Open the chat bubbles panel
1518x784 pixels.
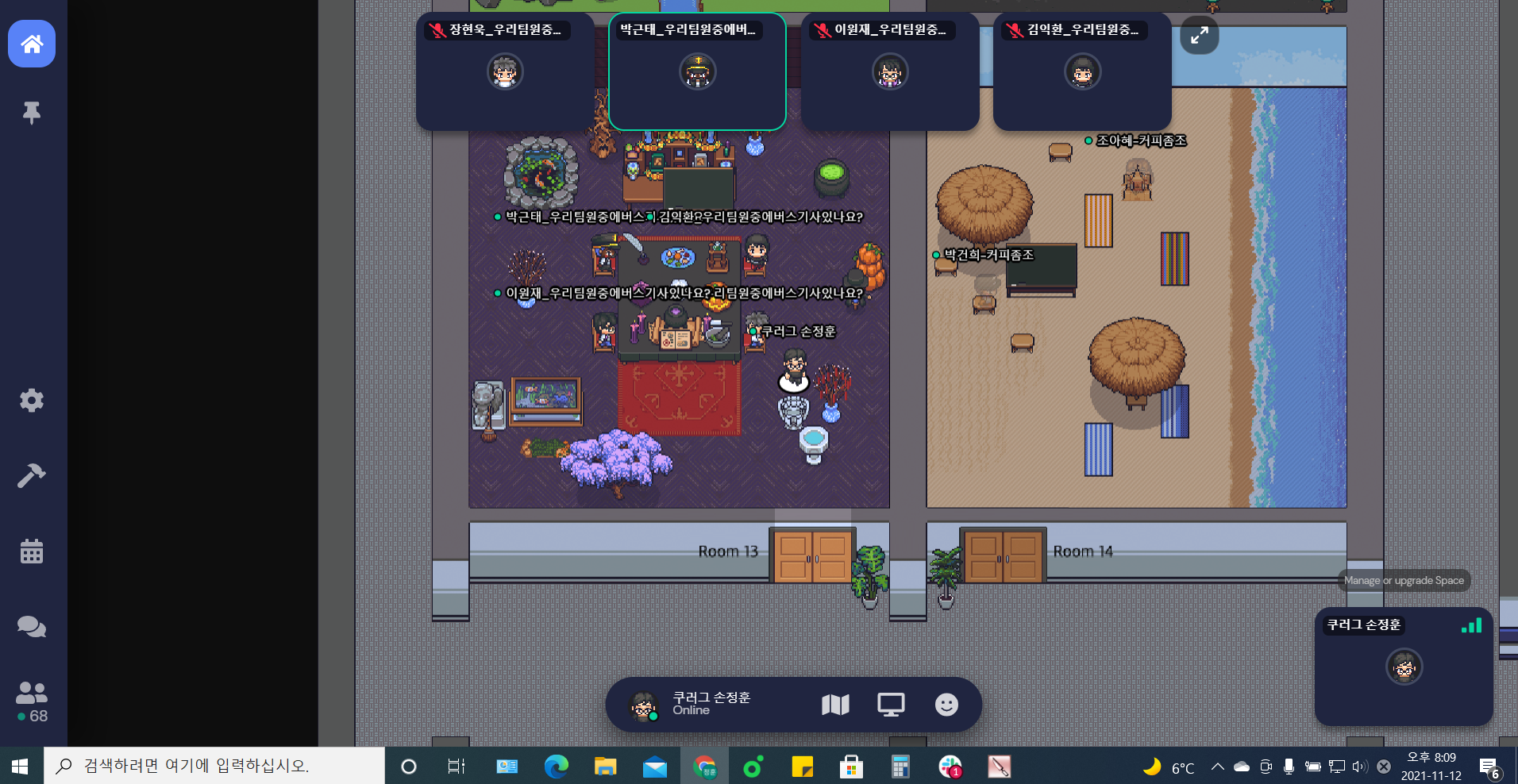32,627
